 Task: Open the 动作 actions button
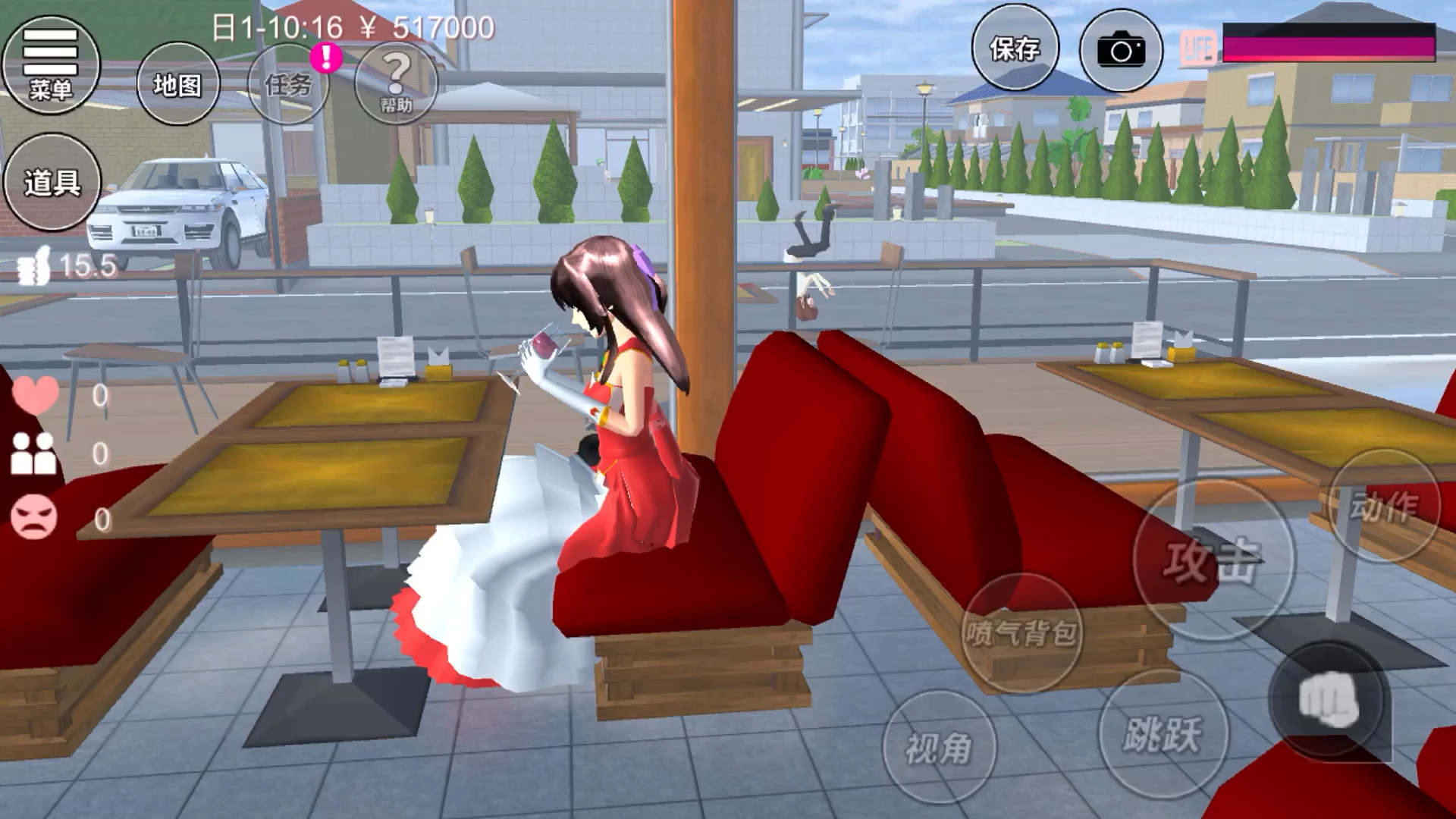1385,505
